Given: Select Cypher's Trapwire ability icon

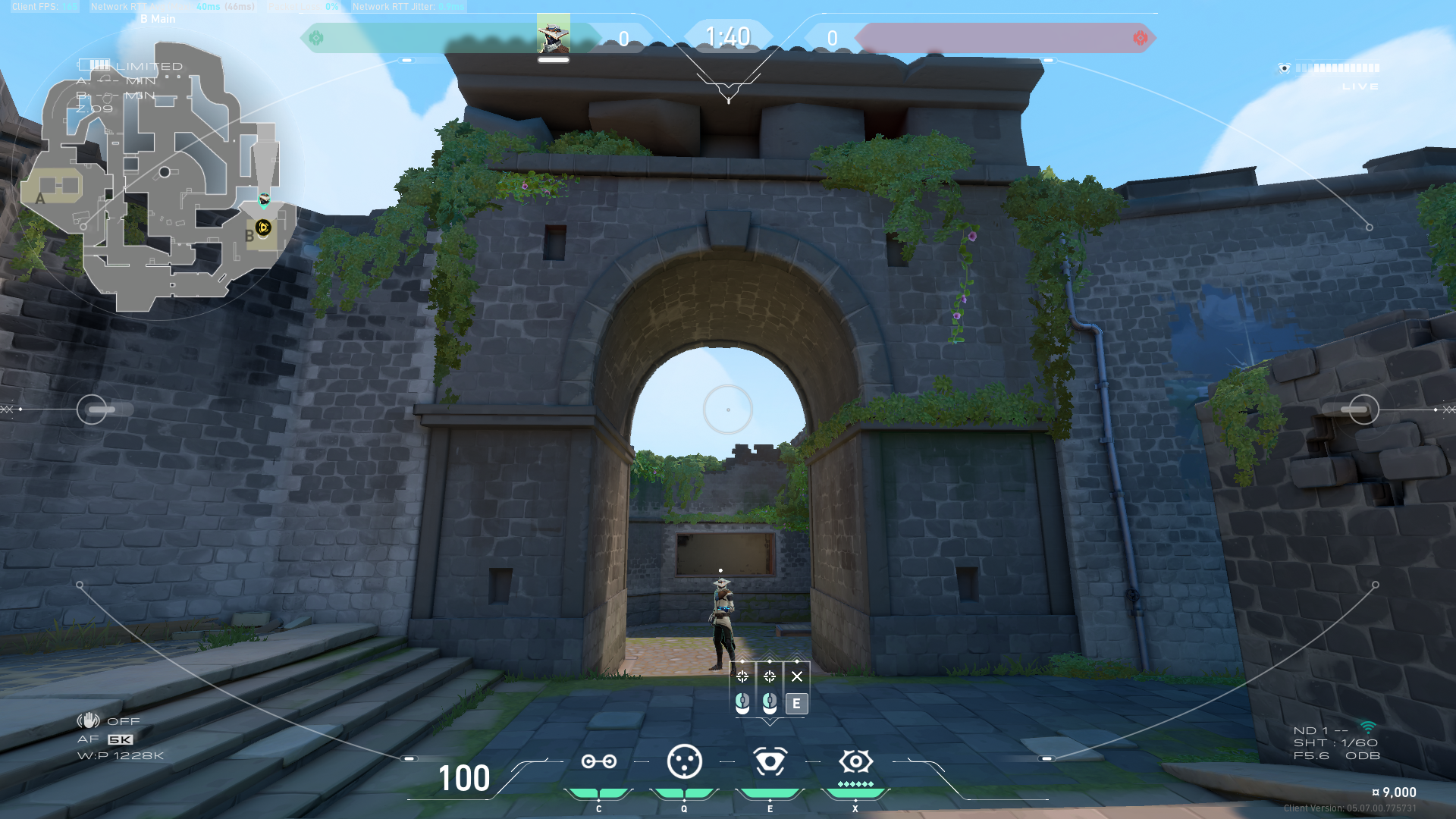Looking at the screenshot, I should click(x=599, y=762).
